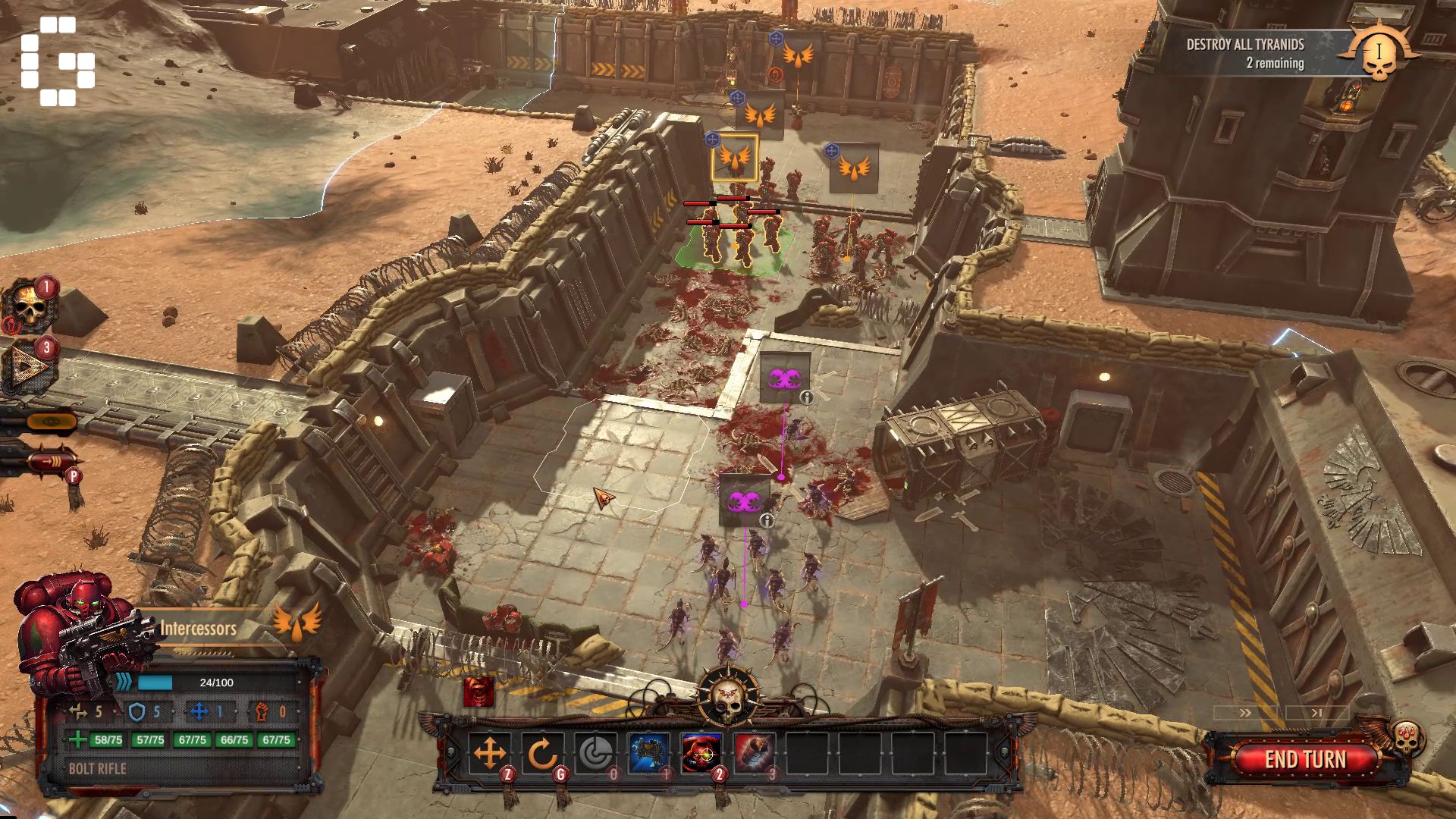Select the highlighted squad banner above the battlefield

coord(733,158)
